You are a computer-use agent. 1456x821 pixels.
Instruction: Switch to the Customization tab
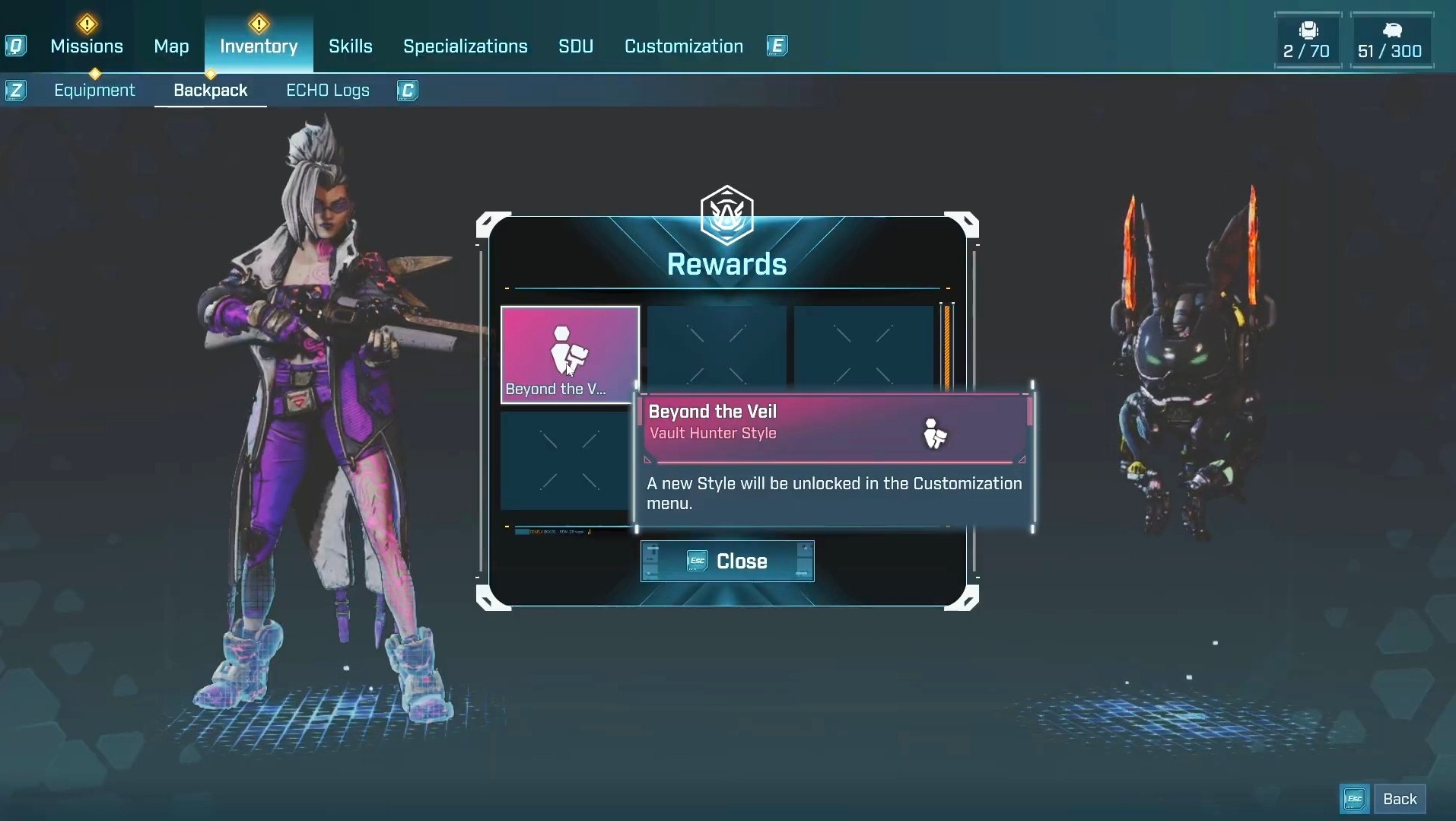pos(684,46)
